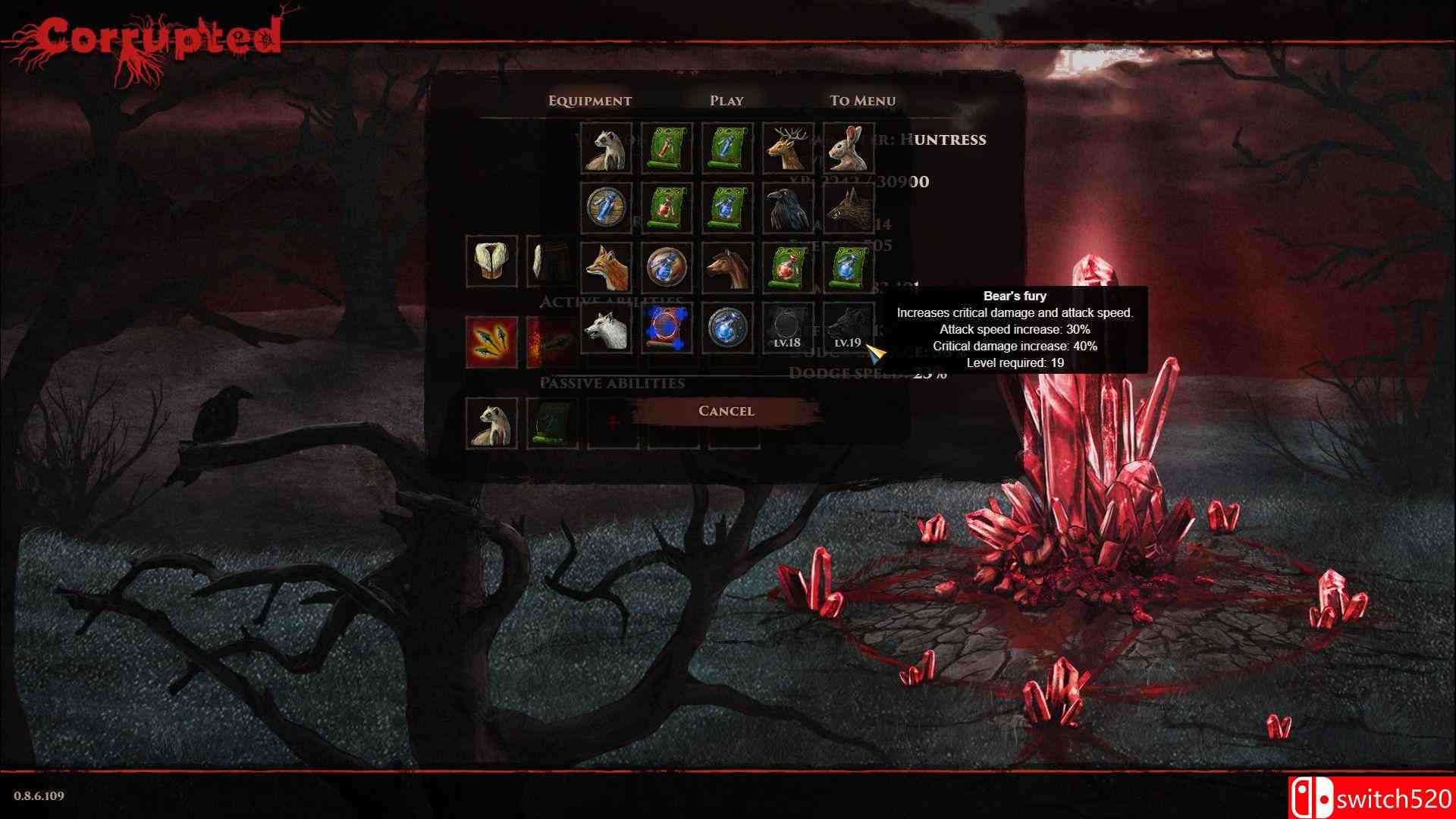Open the Equipment screen
The height and width of the screenshot is (819, 1456).
pyautogui.click(x=589, y=101)
